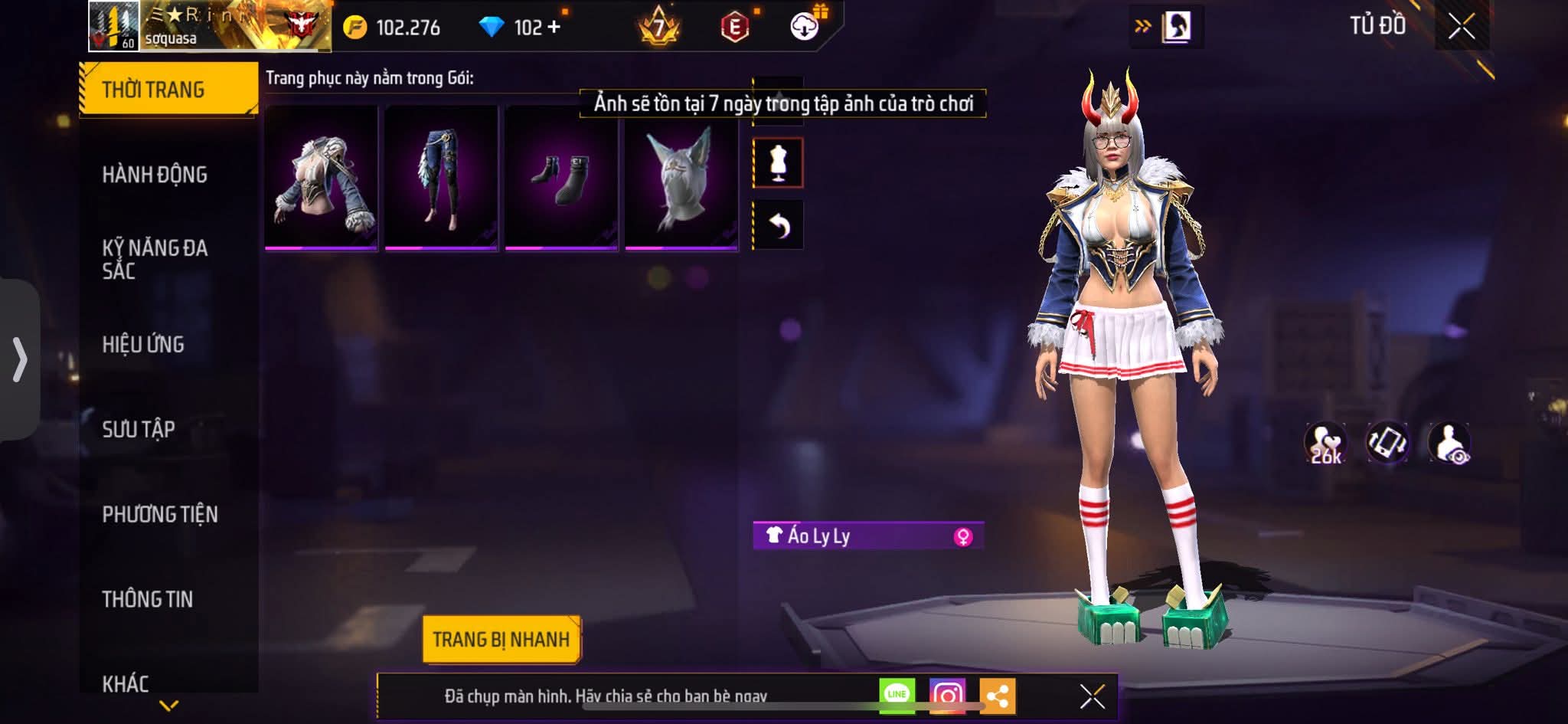Open the HIỆU ỨNG section
Viewport: 1568px width, 724px height.
(143, 344)
